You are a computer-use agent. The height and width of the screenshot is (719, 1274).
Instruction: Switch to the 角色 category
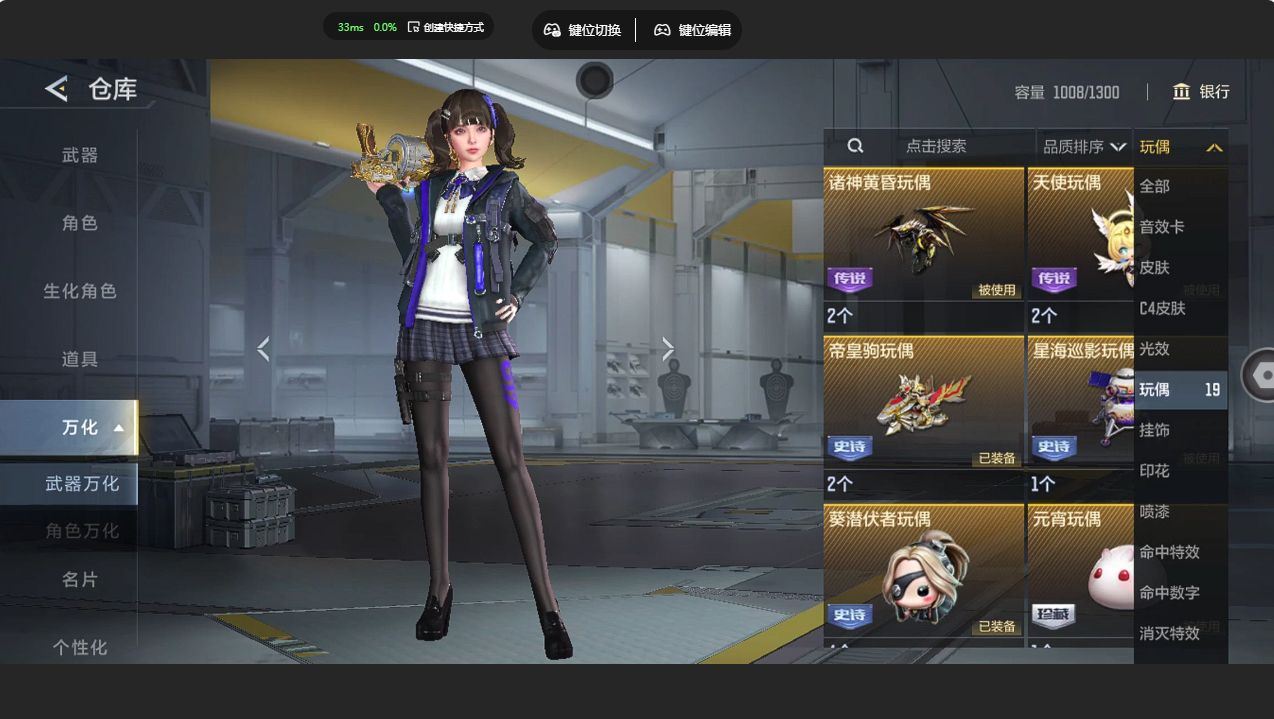click(80, 223)
